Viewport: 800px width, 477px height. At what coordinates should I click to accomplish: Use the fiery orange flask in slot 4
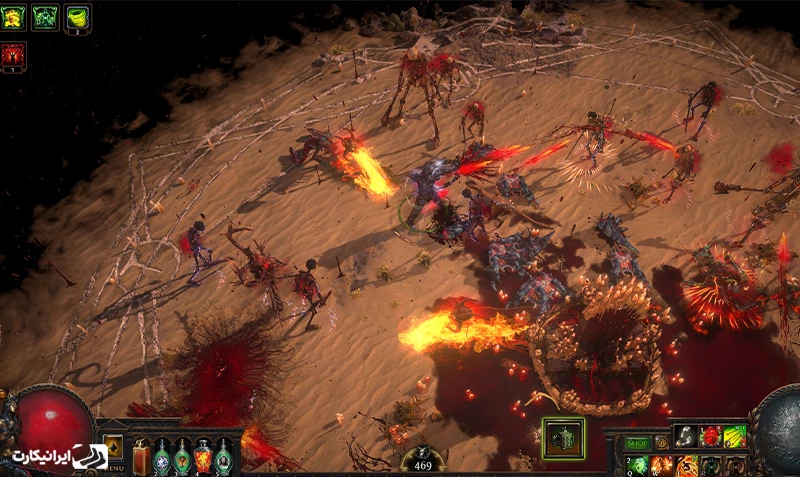(203, 457)
